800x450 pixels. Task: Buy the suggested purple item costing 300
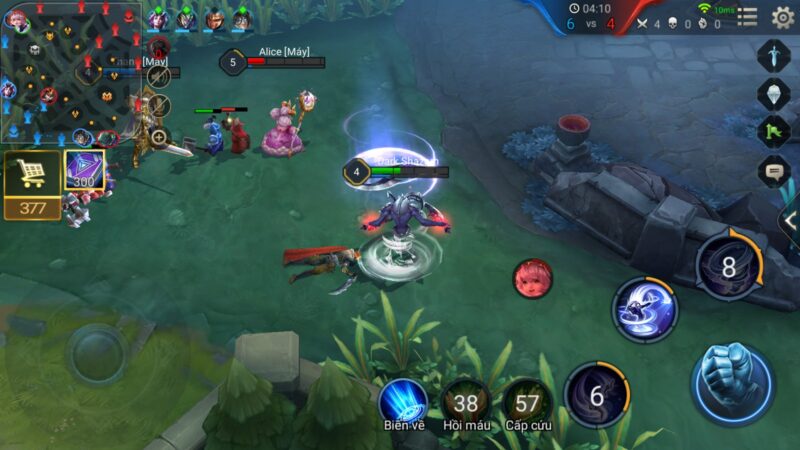coord(85,172)
